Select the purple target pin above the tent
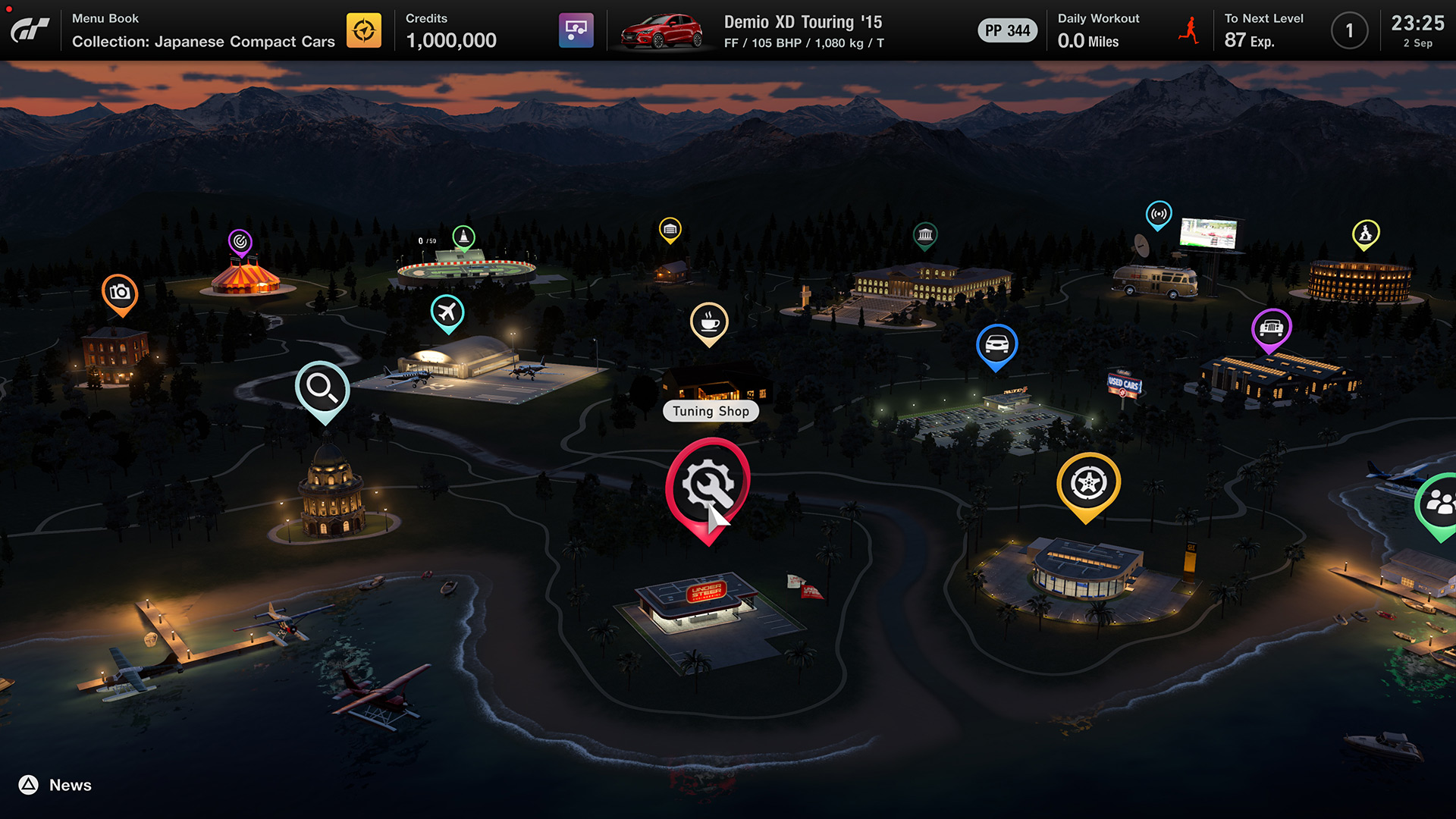The height and width of the screenshot is (819, 1456). (240, 242)
